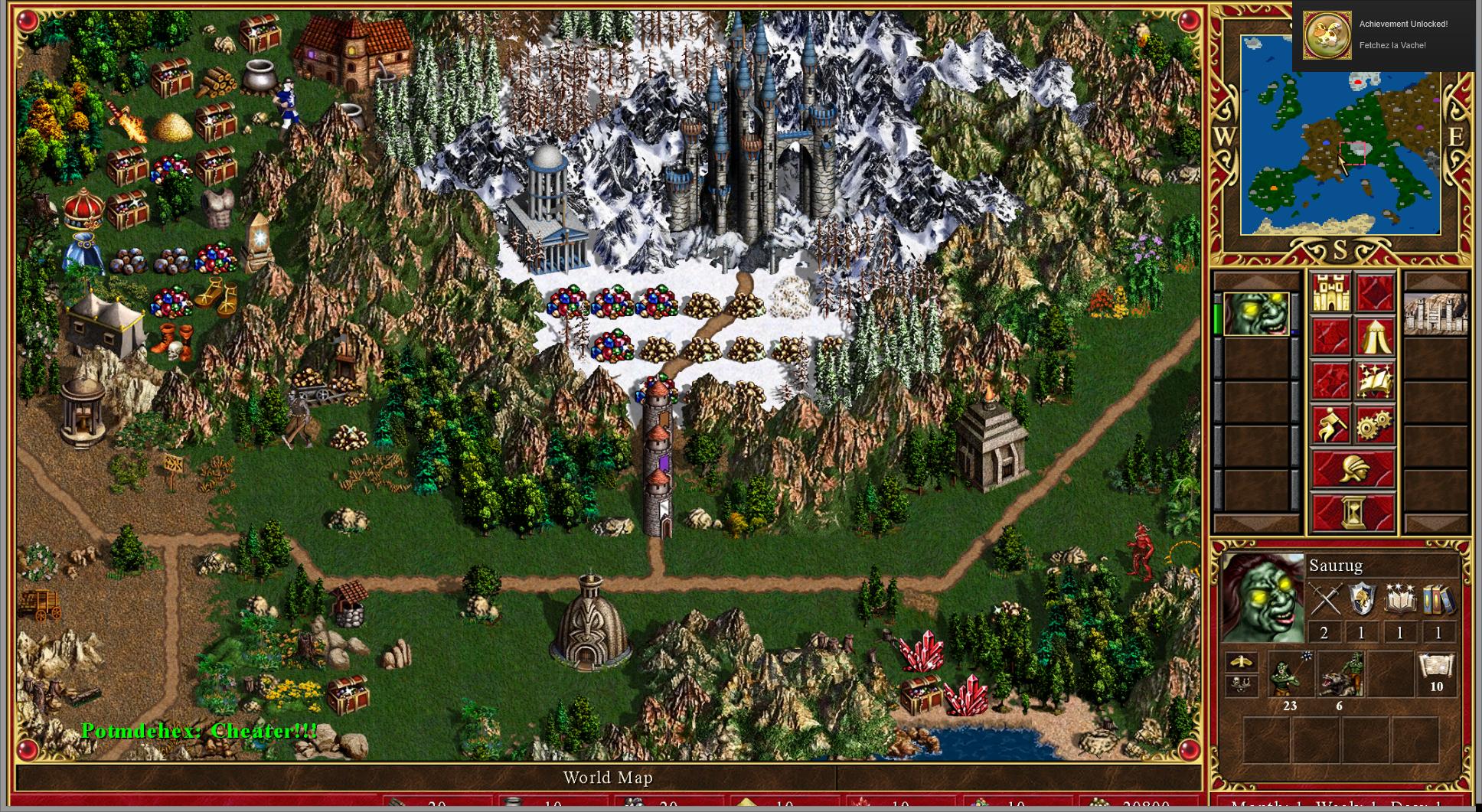This screenshot has height=812, width=1482.
Task: End the turn with the hourglass button
Action: (1352, 511)
